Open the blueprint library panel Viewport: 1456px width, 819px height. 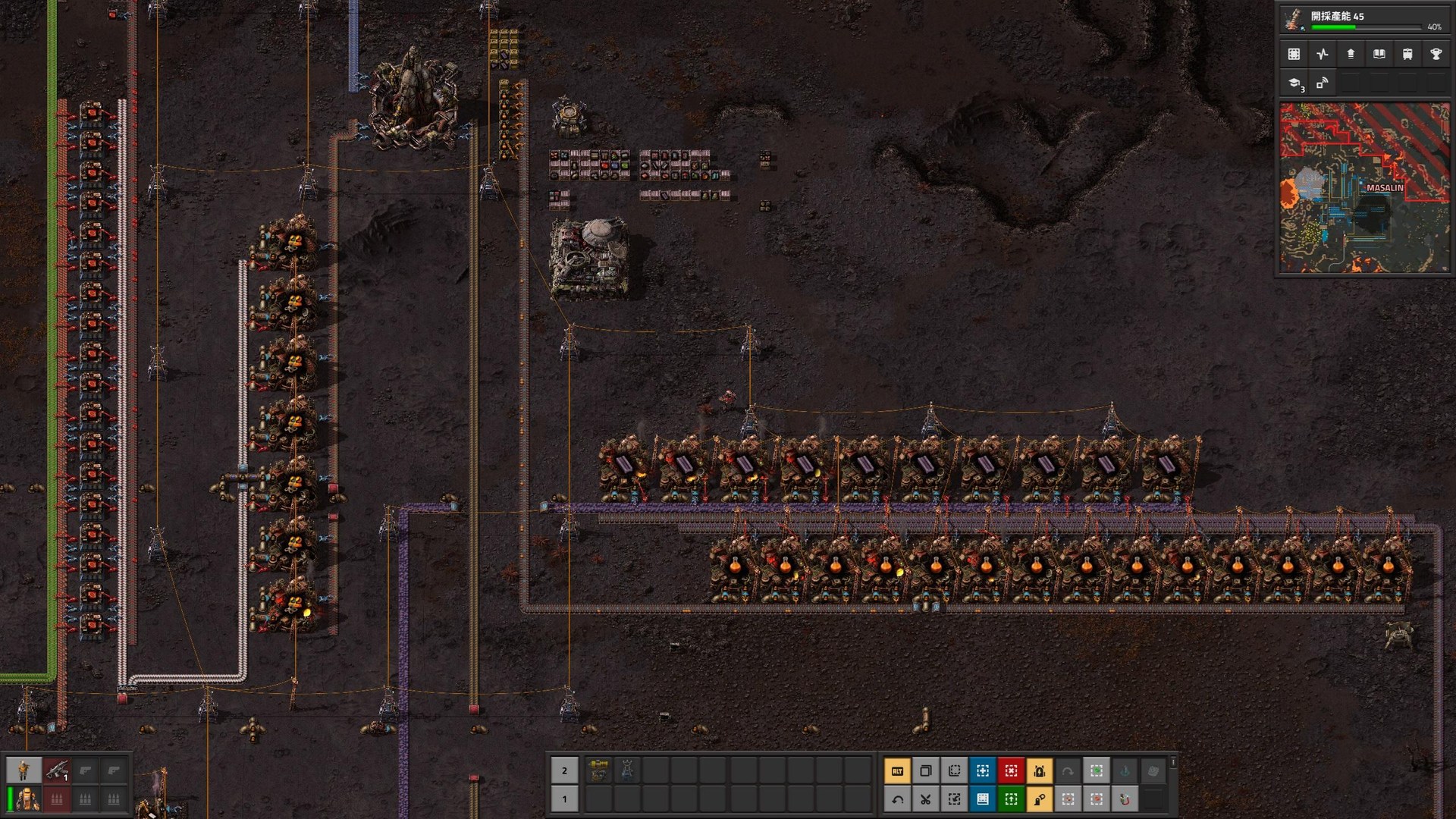(1293, 54)
